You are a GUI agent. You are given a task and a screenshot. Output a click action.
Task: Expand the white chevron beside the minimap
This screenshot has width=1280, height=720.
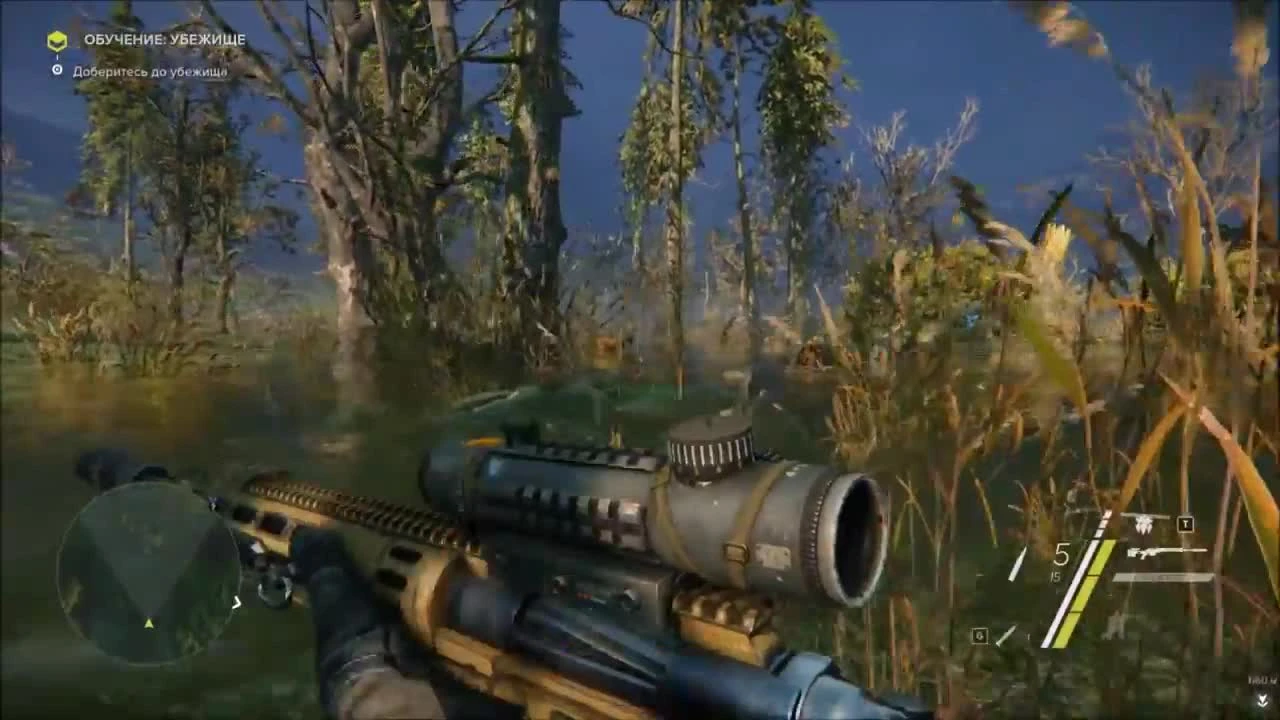point(237,603)
